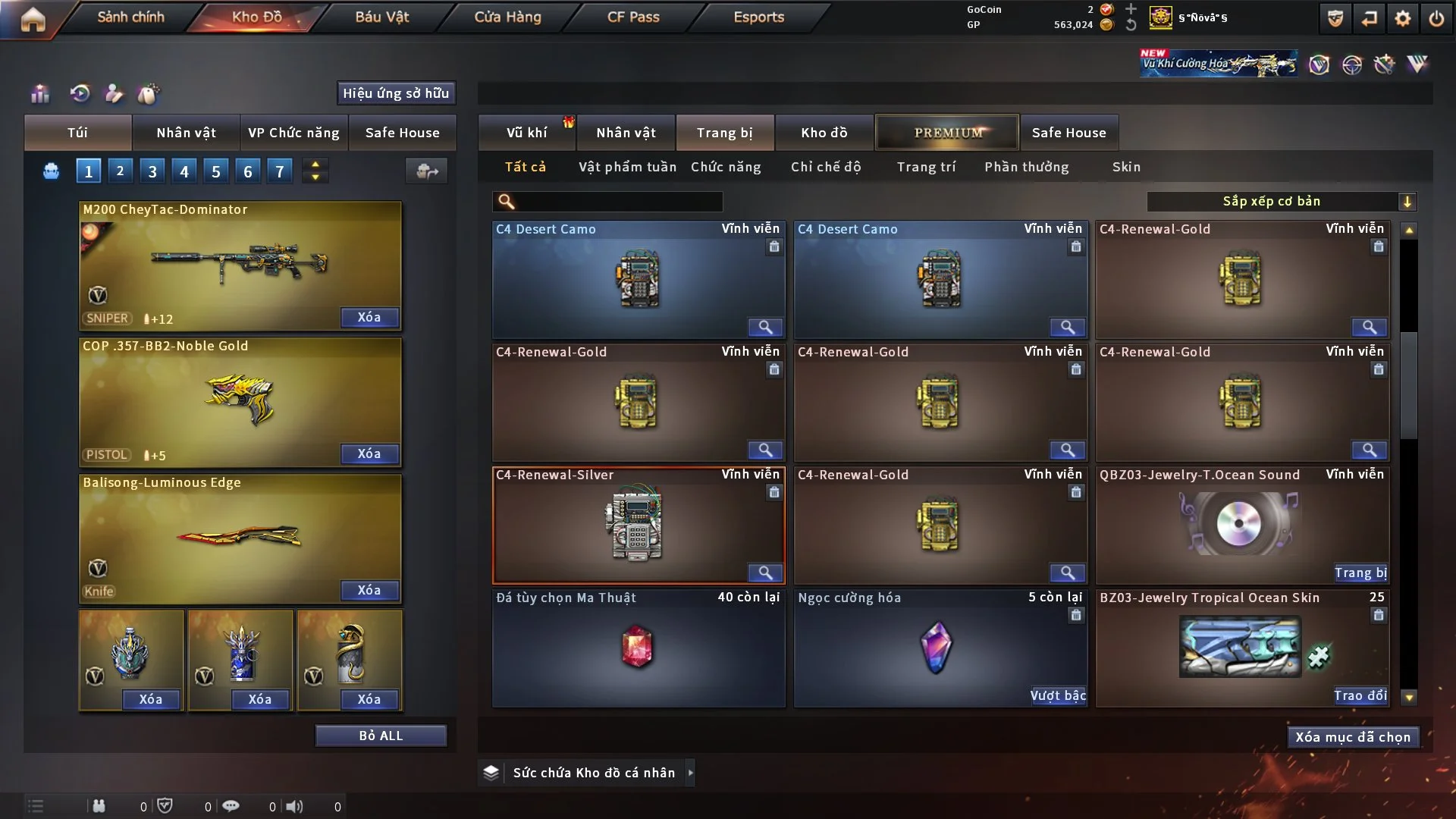This screenshot has width=1456, height=819.
Task: Open settings with the gear icon
Action: pos(1403,18)
